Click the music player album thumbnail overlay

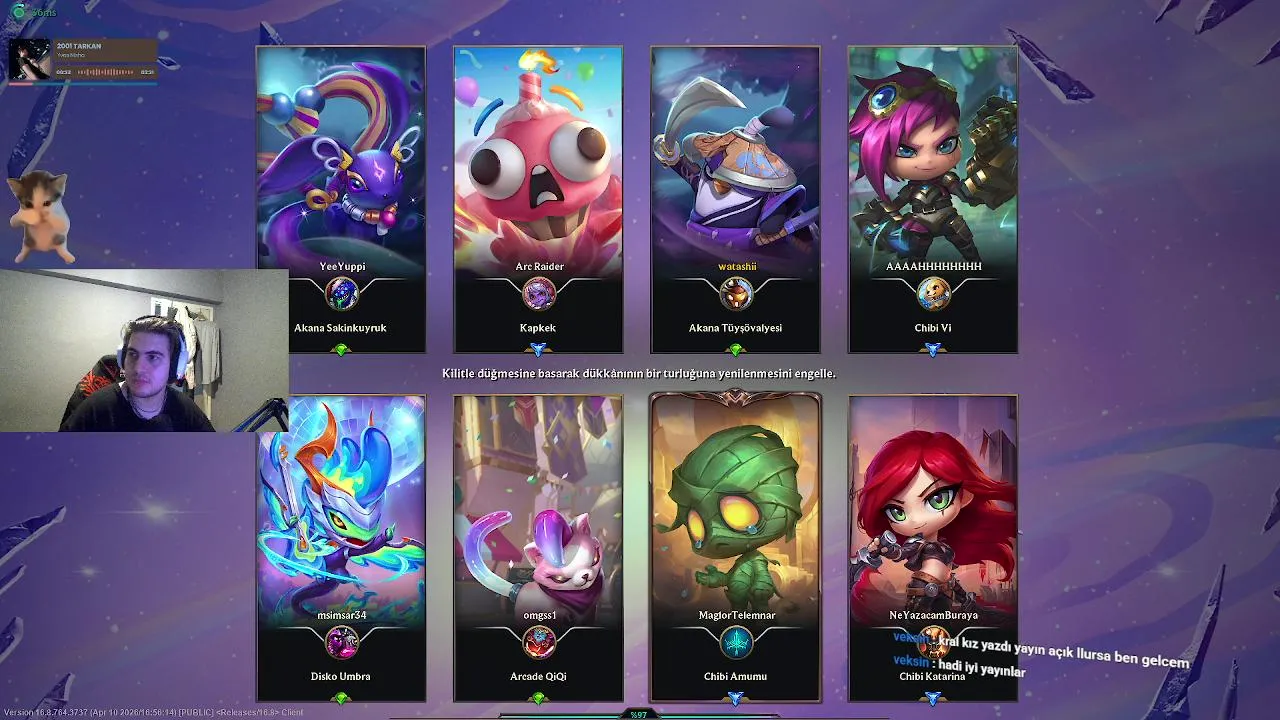(x=29, y=59)
